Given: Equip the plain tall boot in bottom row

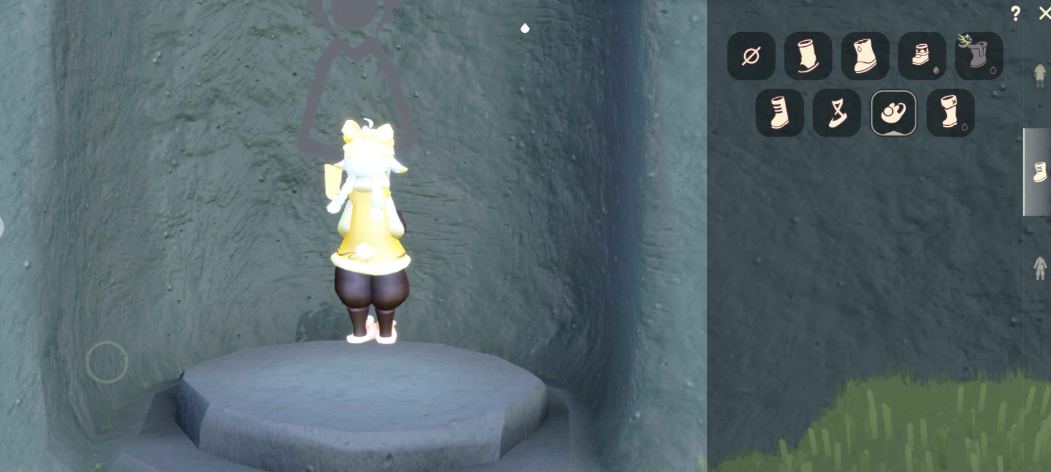Looking at the screenshot, I should pos(780,113).
